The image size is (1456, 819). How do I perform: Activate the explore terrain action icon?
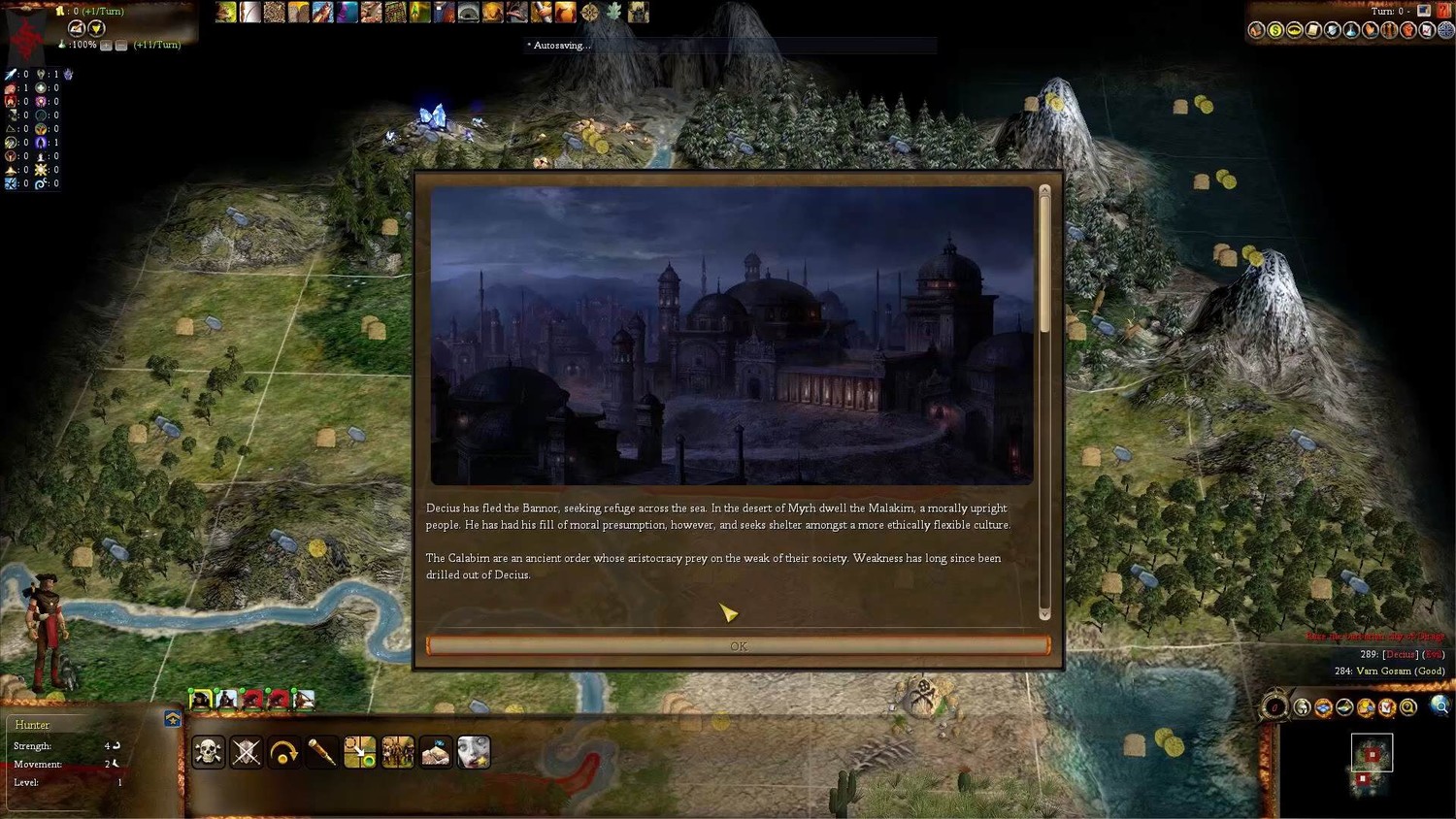tap(436, 752)
